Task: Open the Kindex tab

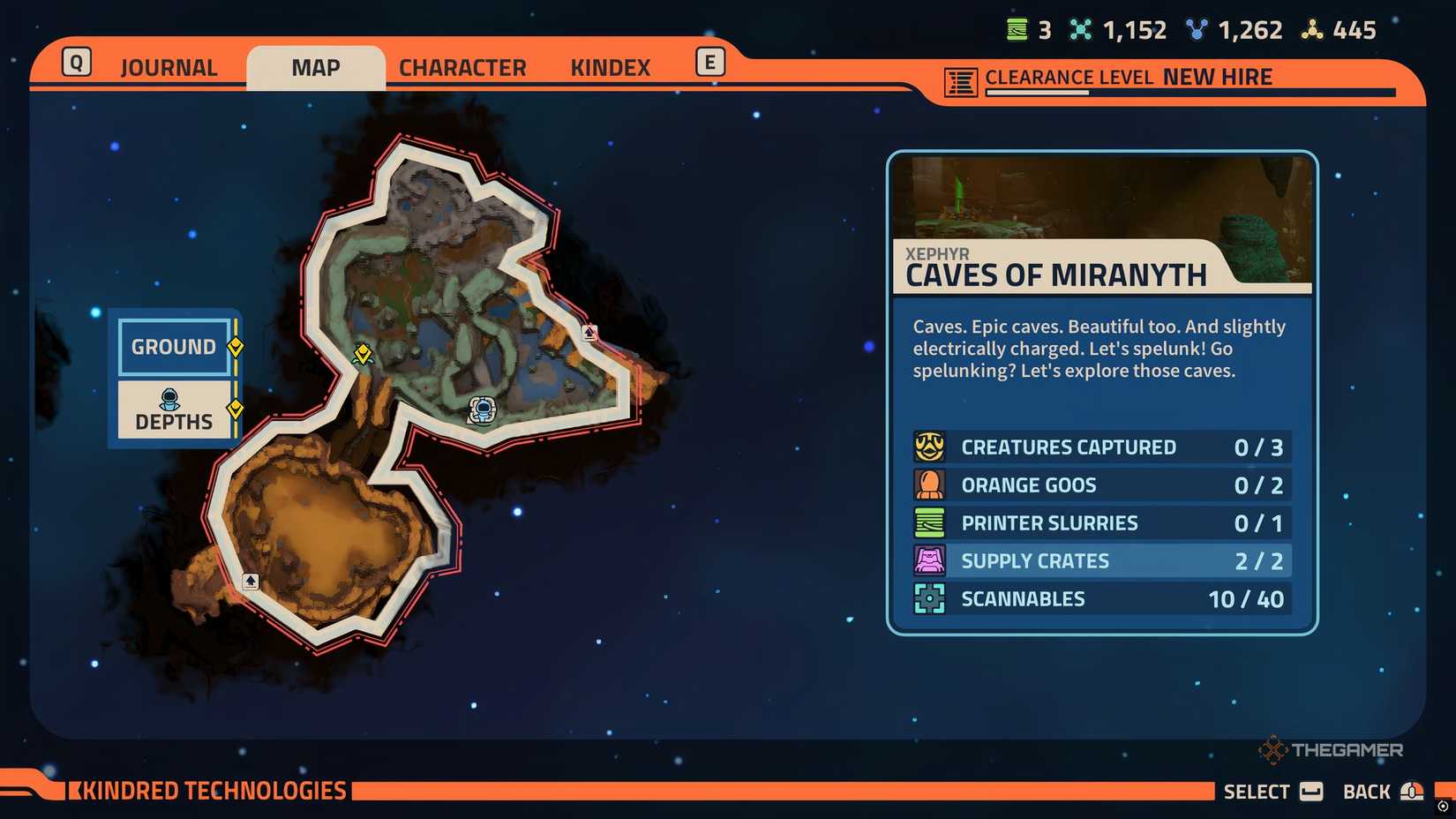Action: coord(609,66)
